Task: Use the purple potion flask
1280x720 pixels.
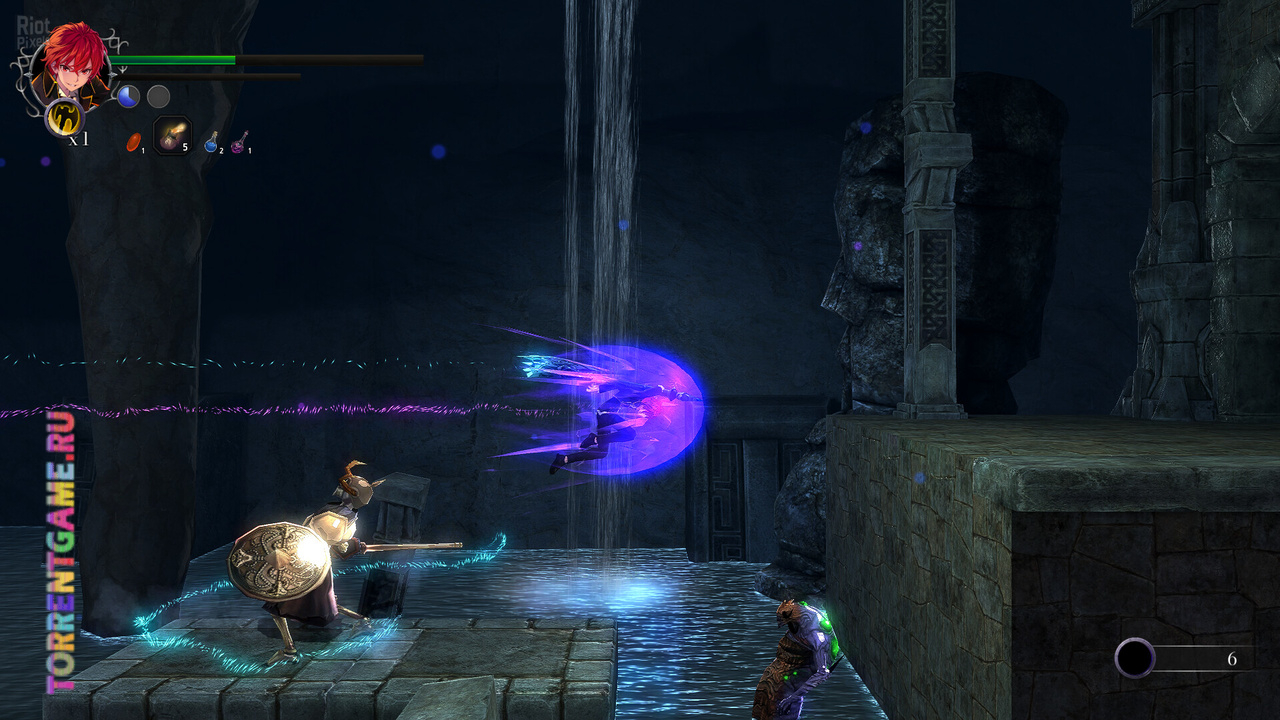Action: 239,143
